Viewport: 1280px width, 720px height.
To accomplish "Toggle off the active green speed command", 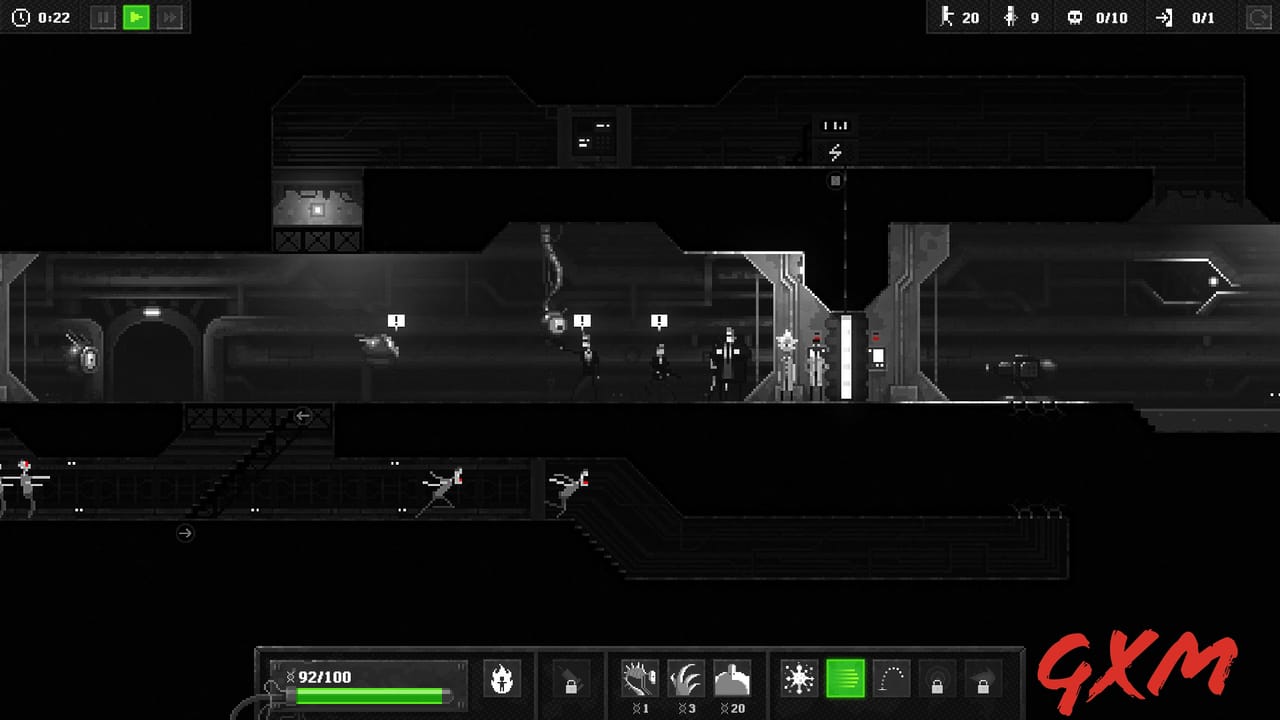I will pyautogui.click(x=846, y=678).
